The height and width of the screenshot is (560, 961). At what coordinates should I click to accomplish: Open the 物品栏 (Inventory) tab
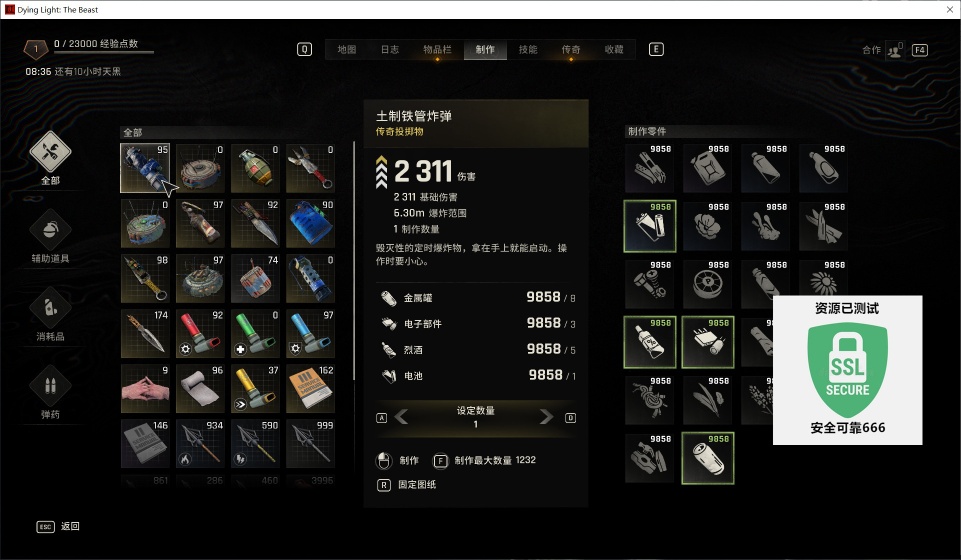click(x=436, y=49)
